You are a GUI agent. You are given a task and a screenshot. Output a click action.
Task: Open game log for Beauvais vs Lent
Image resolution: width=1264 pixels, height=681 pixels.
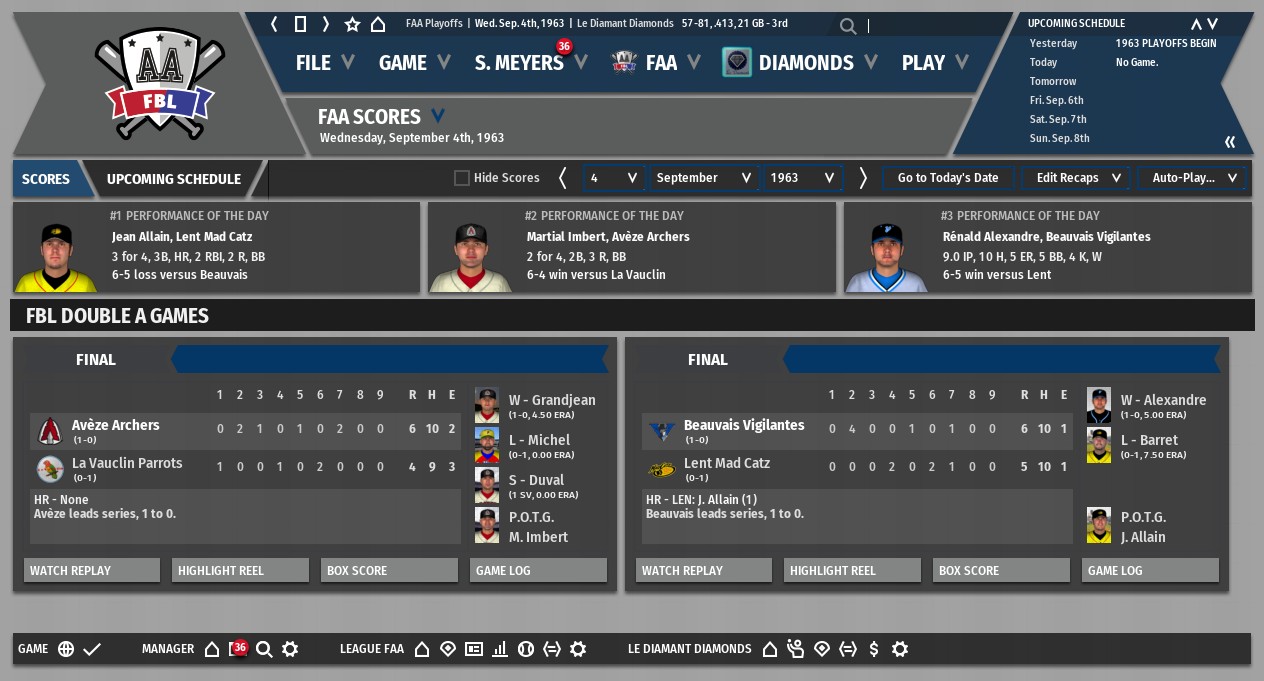click(x=1150, y=571)
